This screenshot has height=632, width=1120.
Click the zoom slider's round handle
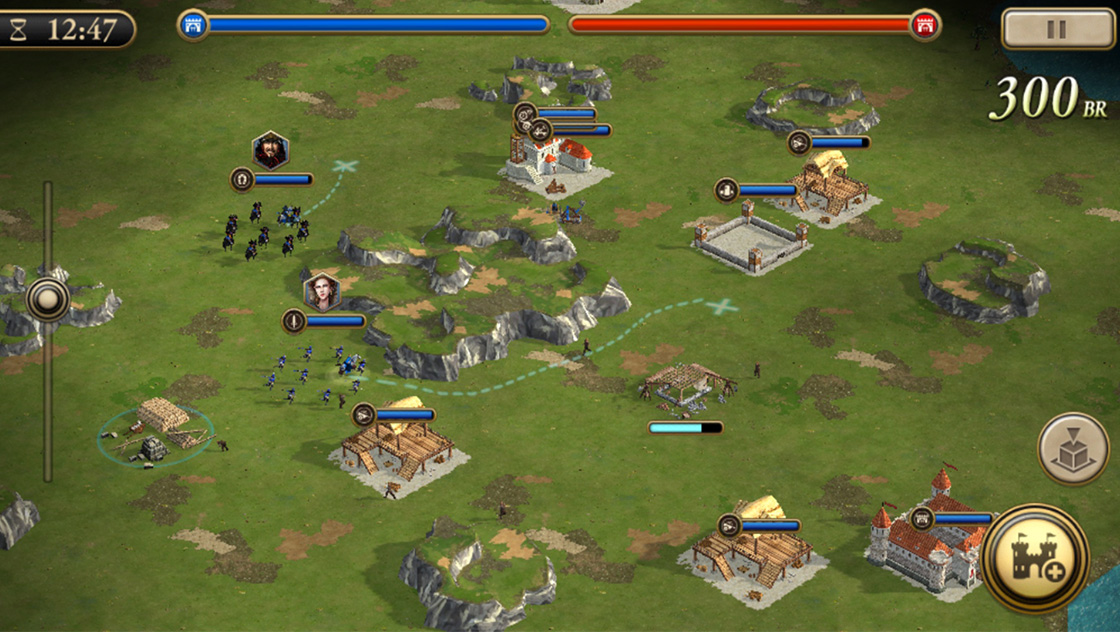(47, 298)
